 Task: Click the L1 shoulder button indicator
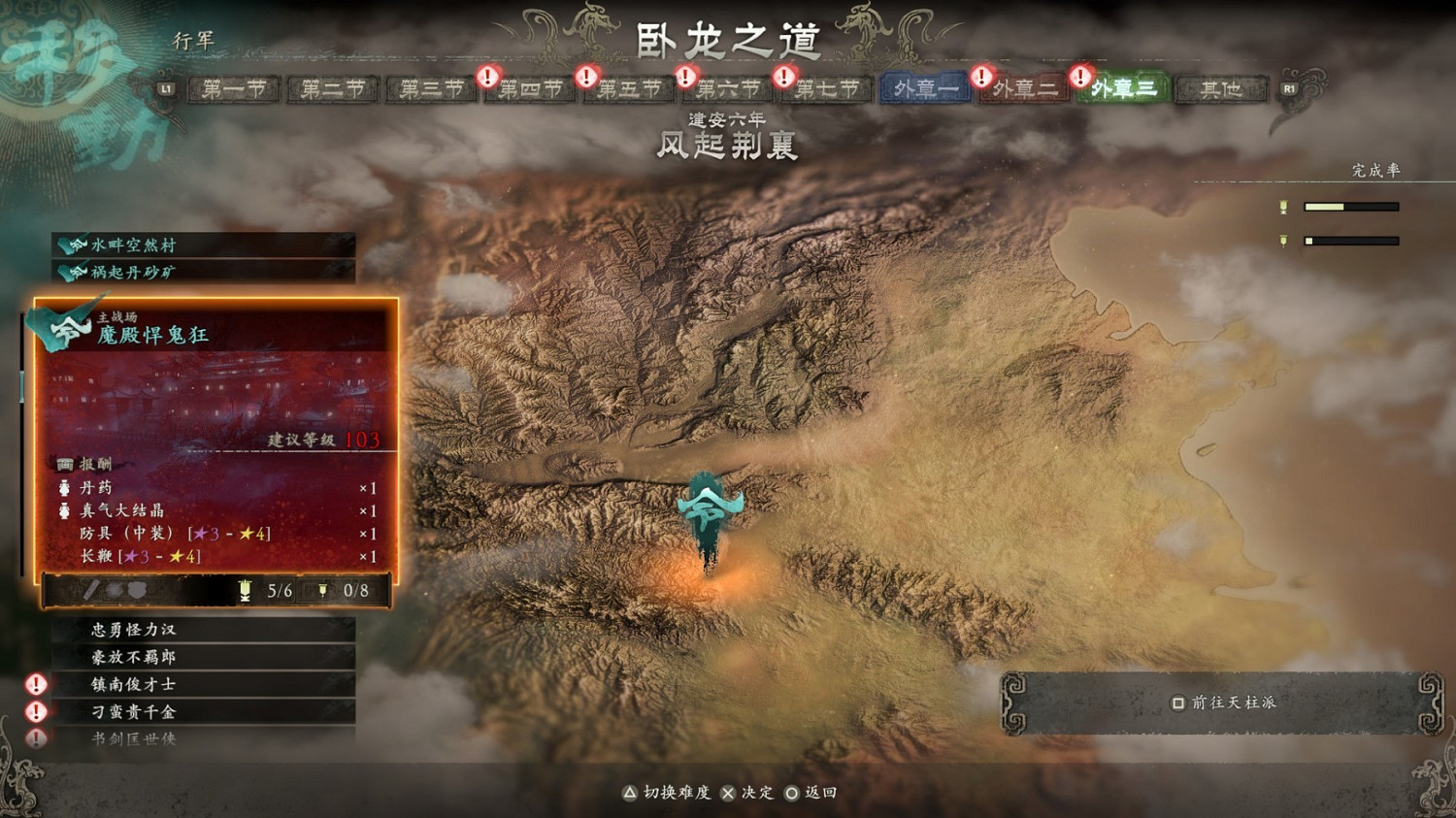pos(164,88)
